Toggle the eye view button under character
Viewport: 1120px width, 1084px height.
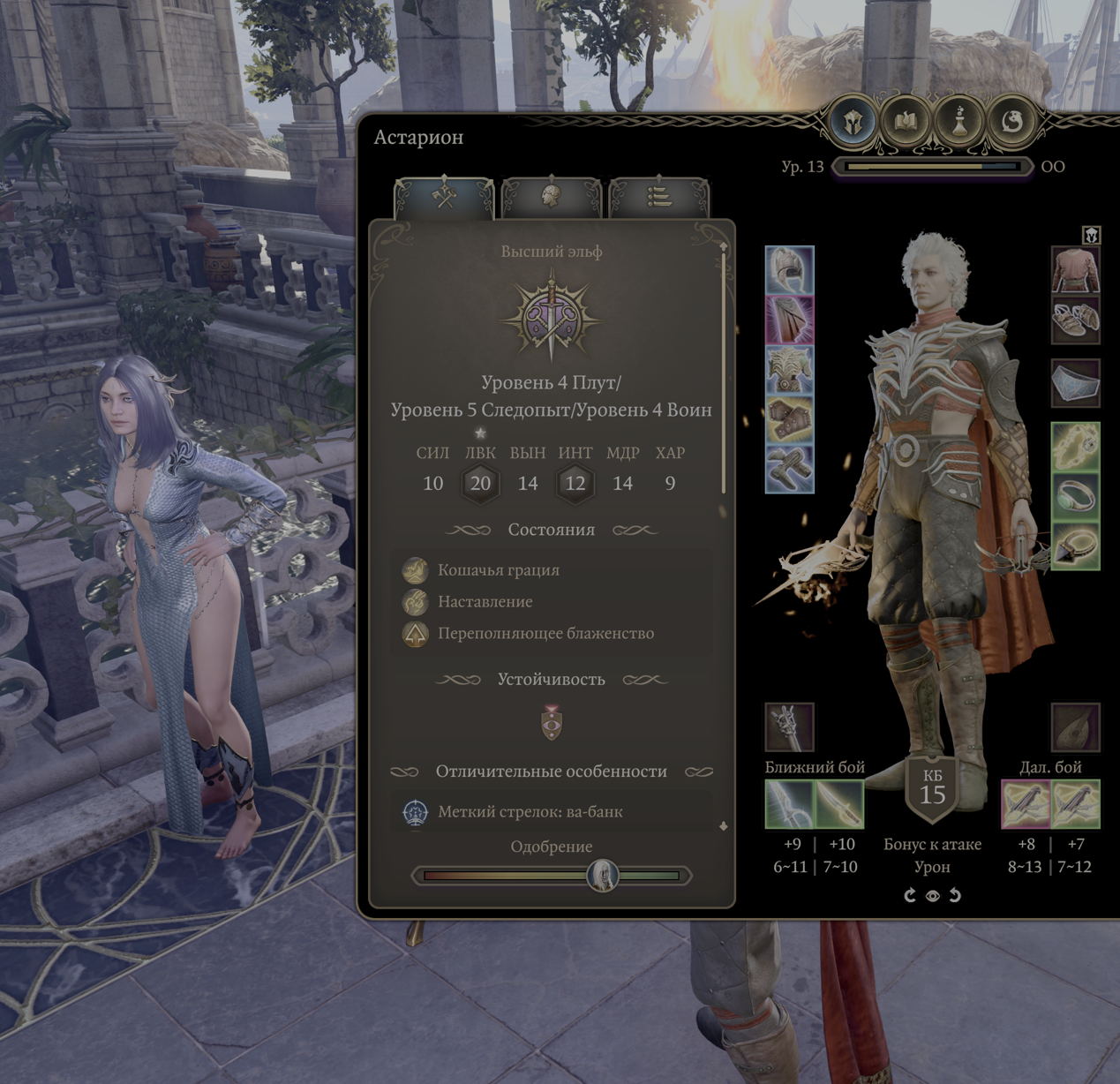point(932,896)
